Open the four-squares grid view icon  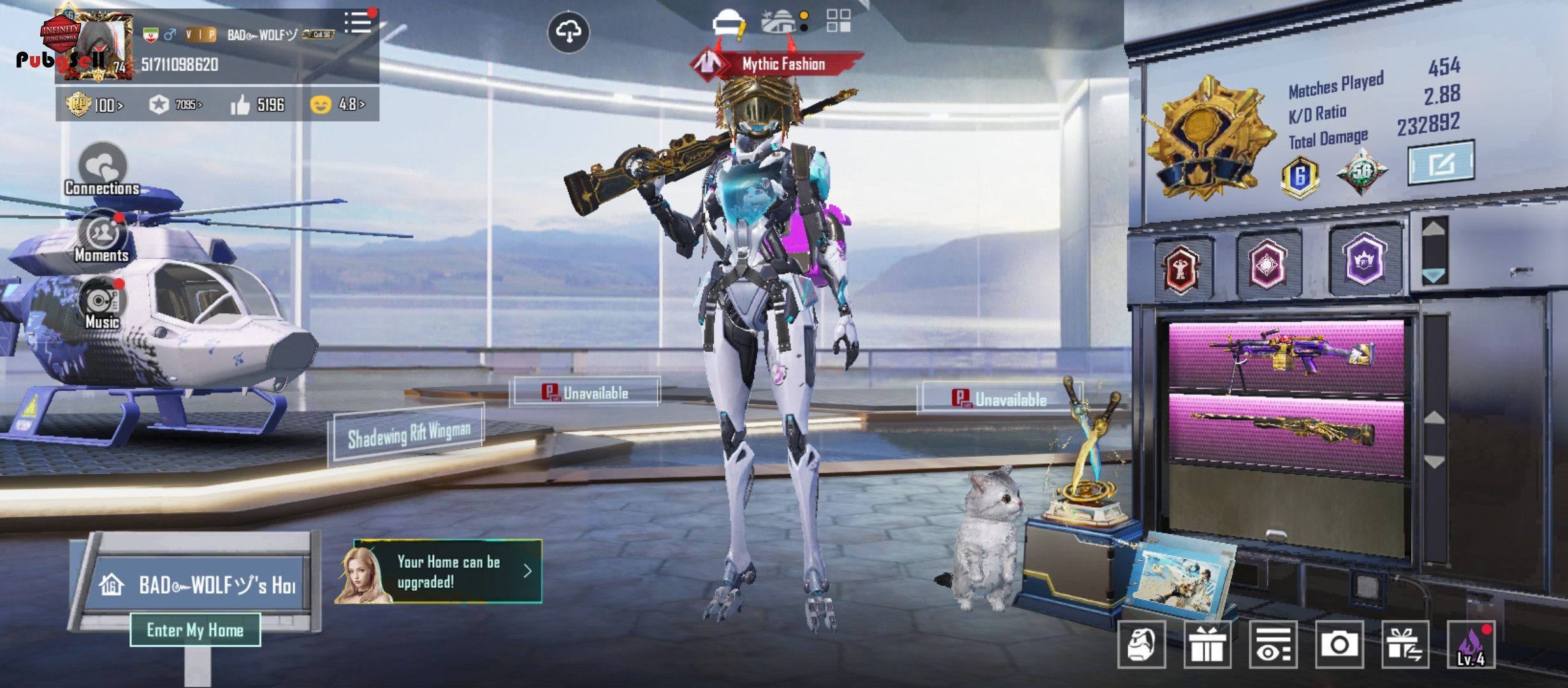click(838, 21)
